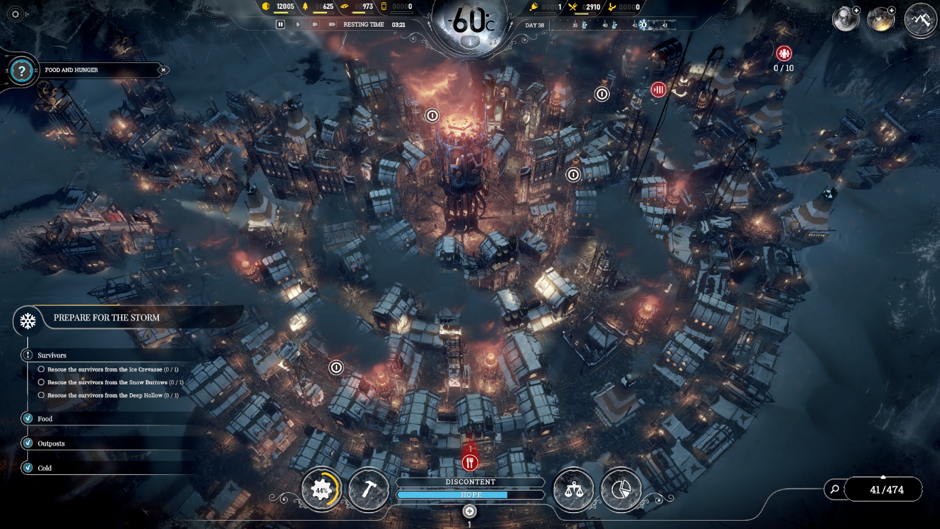Open the settings gear in the corner
Image resolution: width=940 pixels, height=529 pixels.
[15, 14]
